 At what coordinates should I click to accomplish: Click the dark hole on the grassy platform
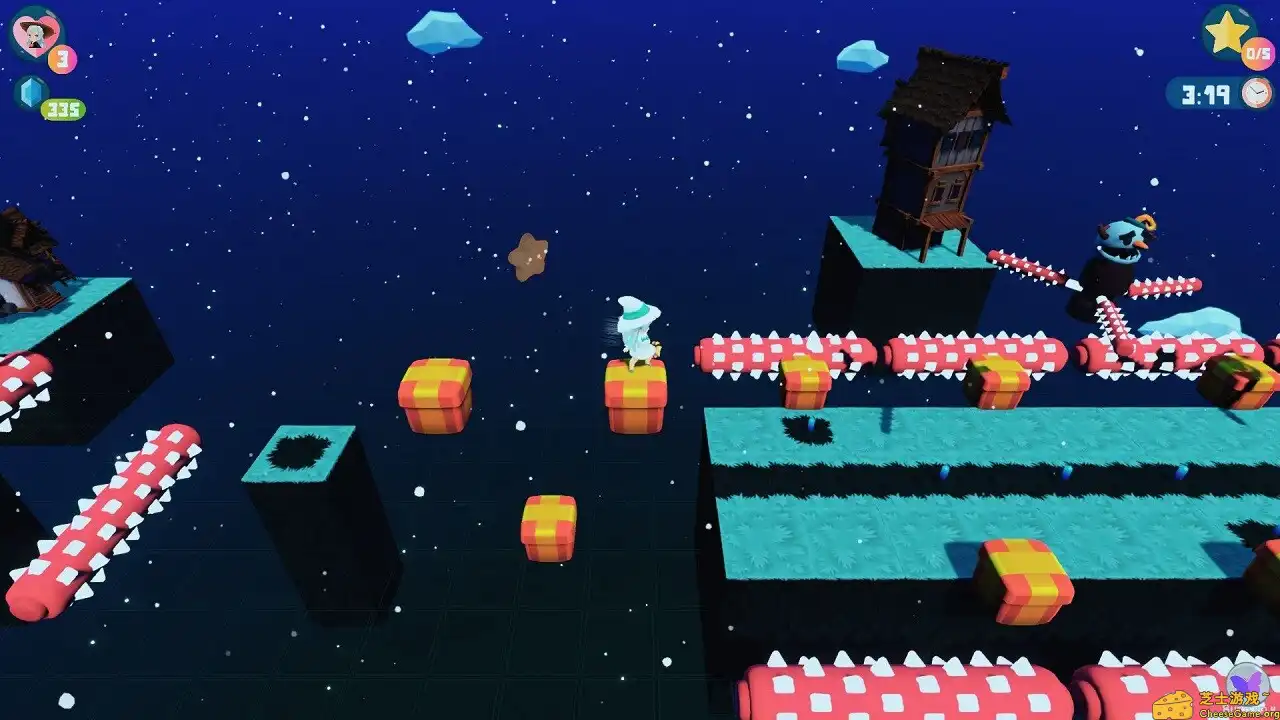tap(808, 430)
